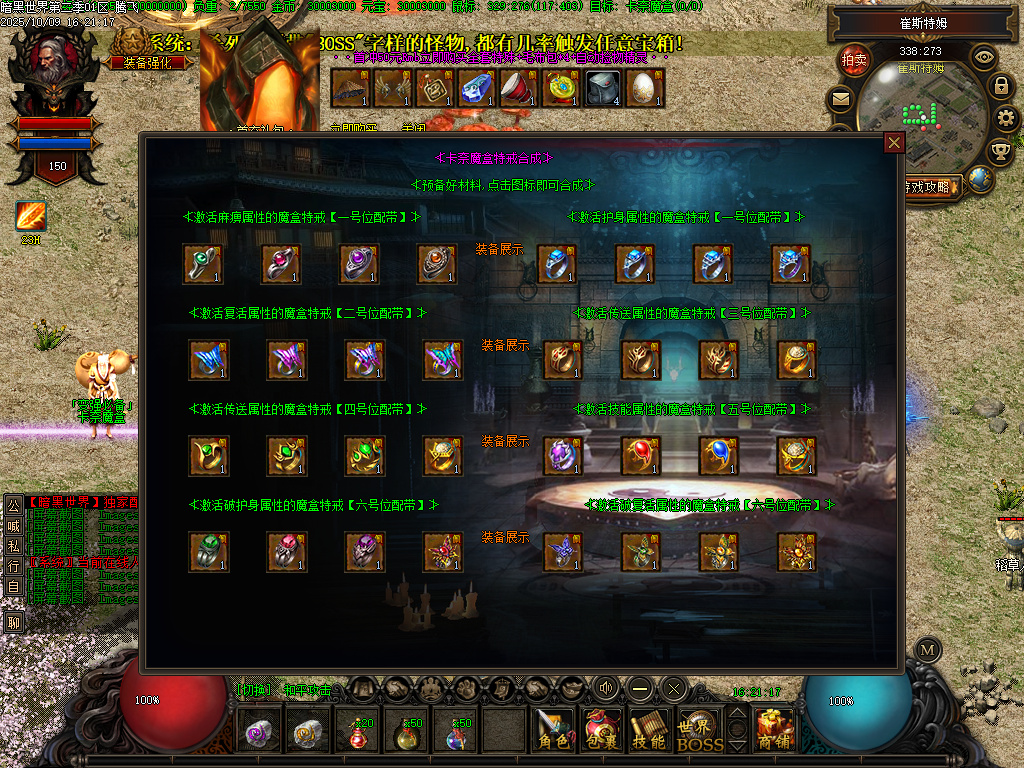Toggle the eye visibility icon

pyautogui.click(x=984, y=57)
